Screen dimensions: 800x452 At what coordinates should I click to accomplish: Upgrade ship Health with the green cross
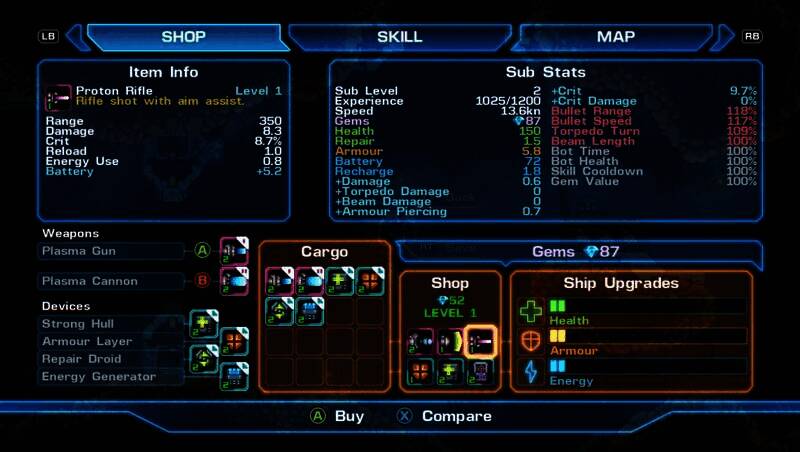point(530,311)
